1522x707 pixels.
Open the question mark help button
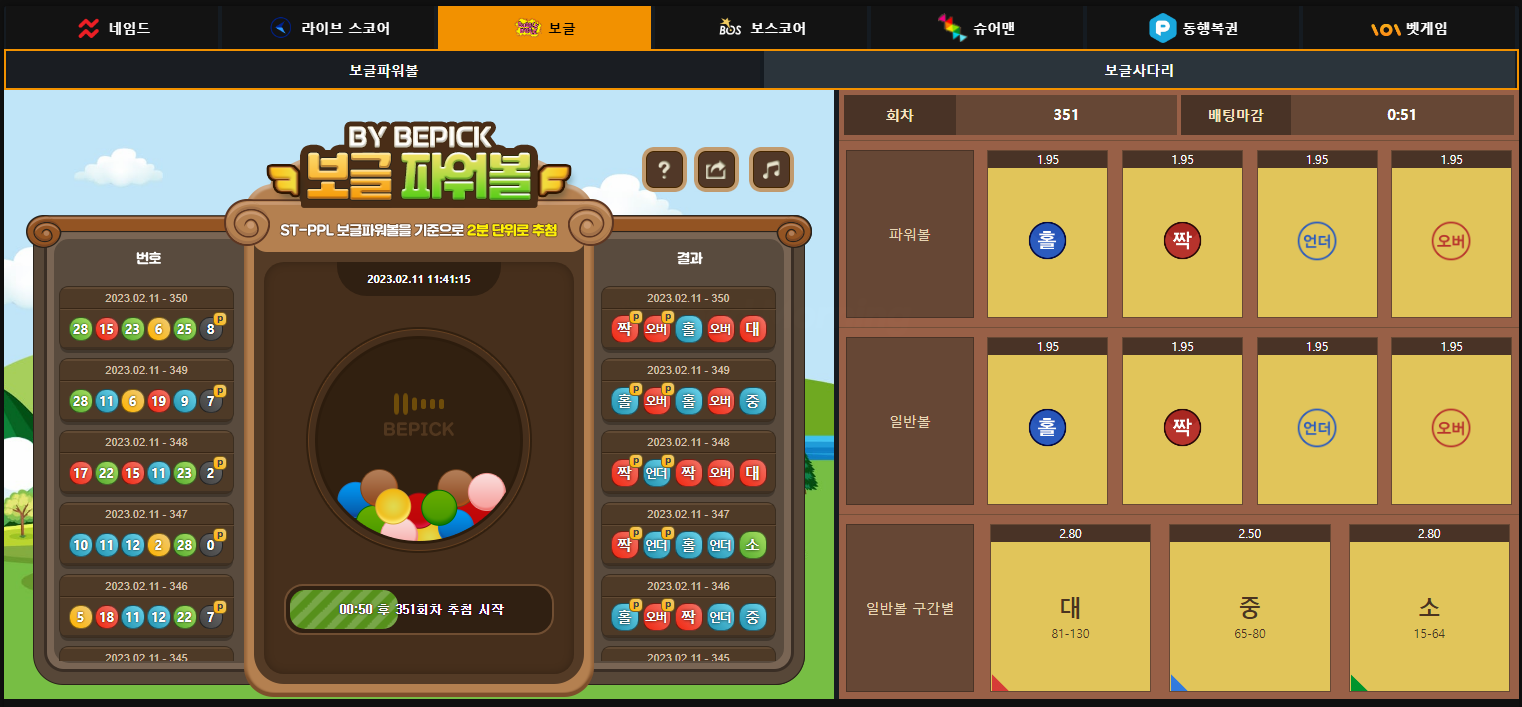664,170
